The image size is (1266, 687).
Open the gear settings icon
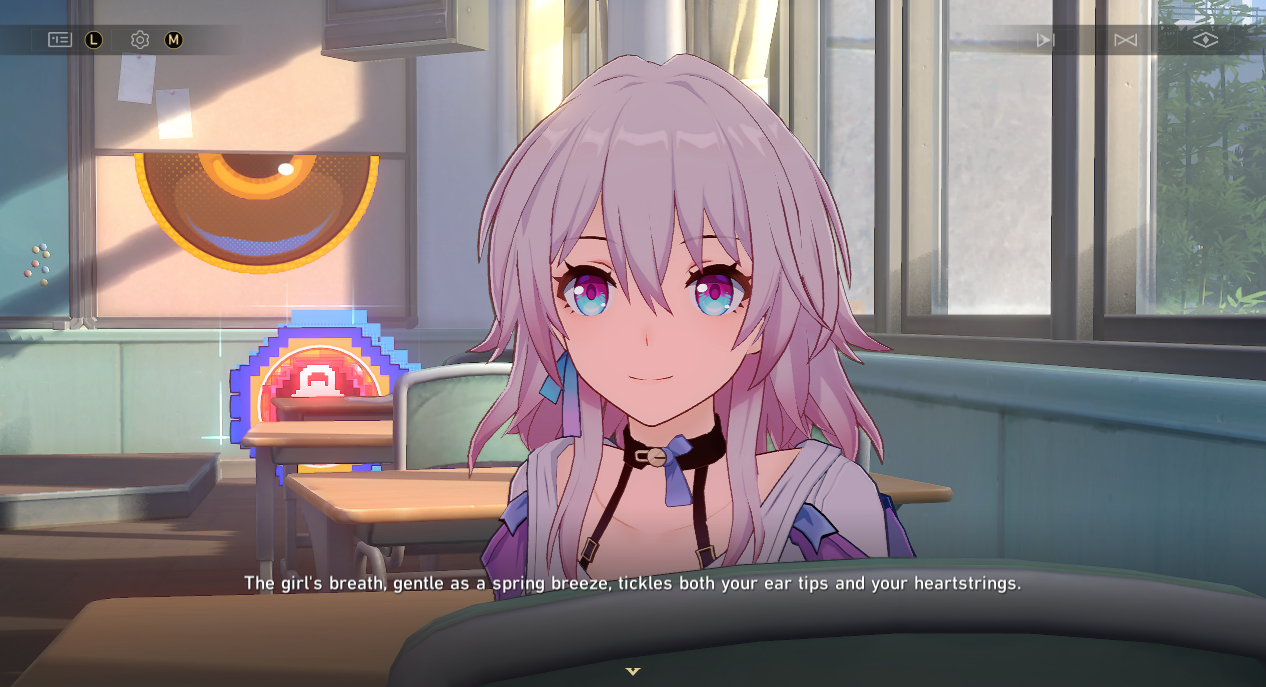(x=140, y=40)
